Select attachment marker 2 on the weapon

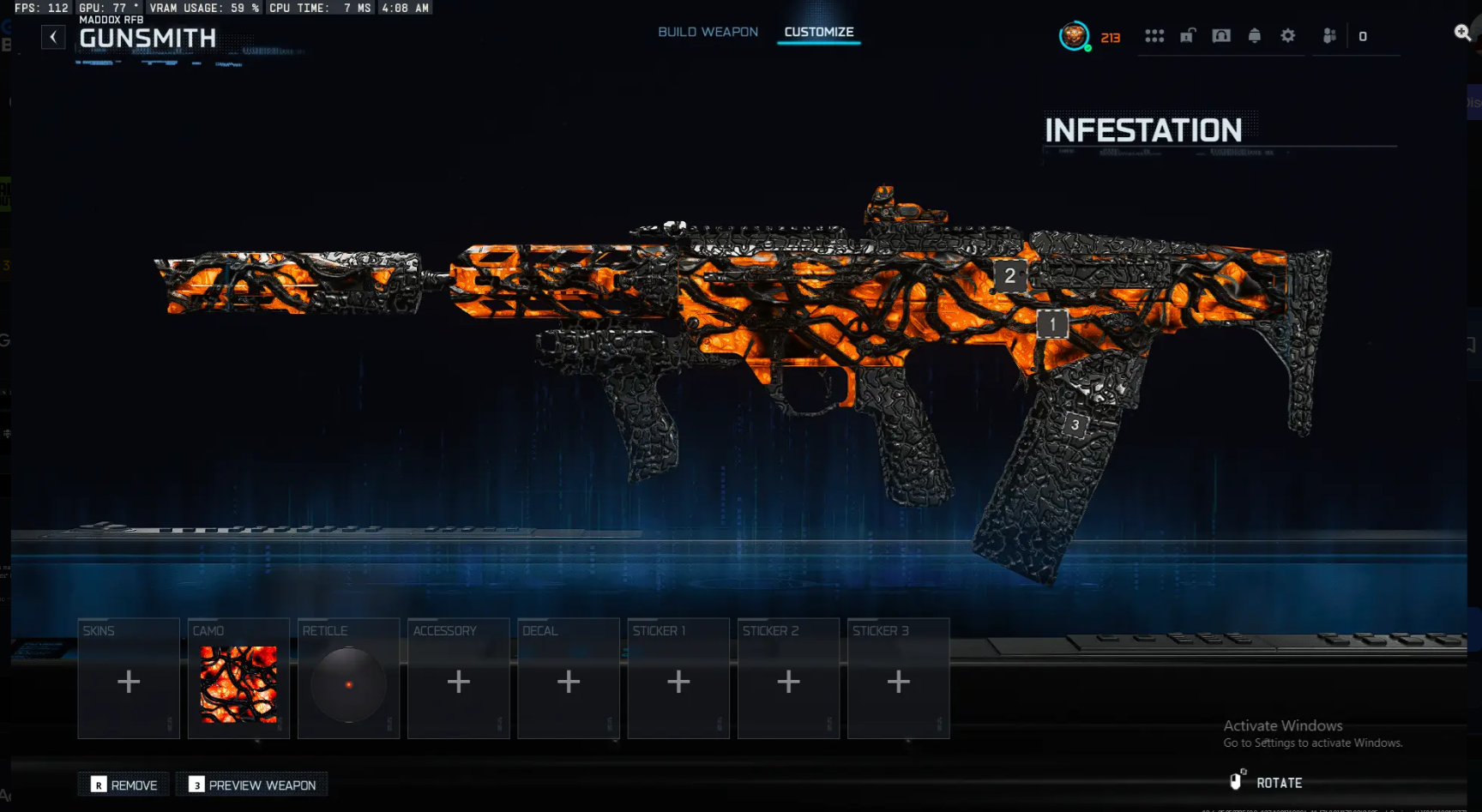pyautogui.click(x=1009, y=275)
